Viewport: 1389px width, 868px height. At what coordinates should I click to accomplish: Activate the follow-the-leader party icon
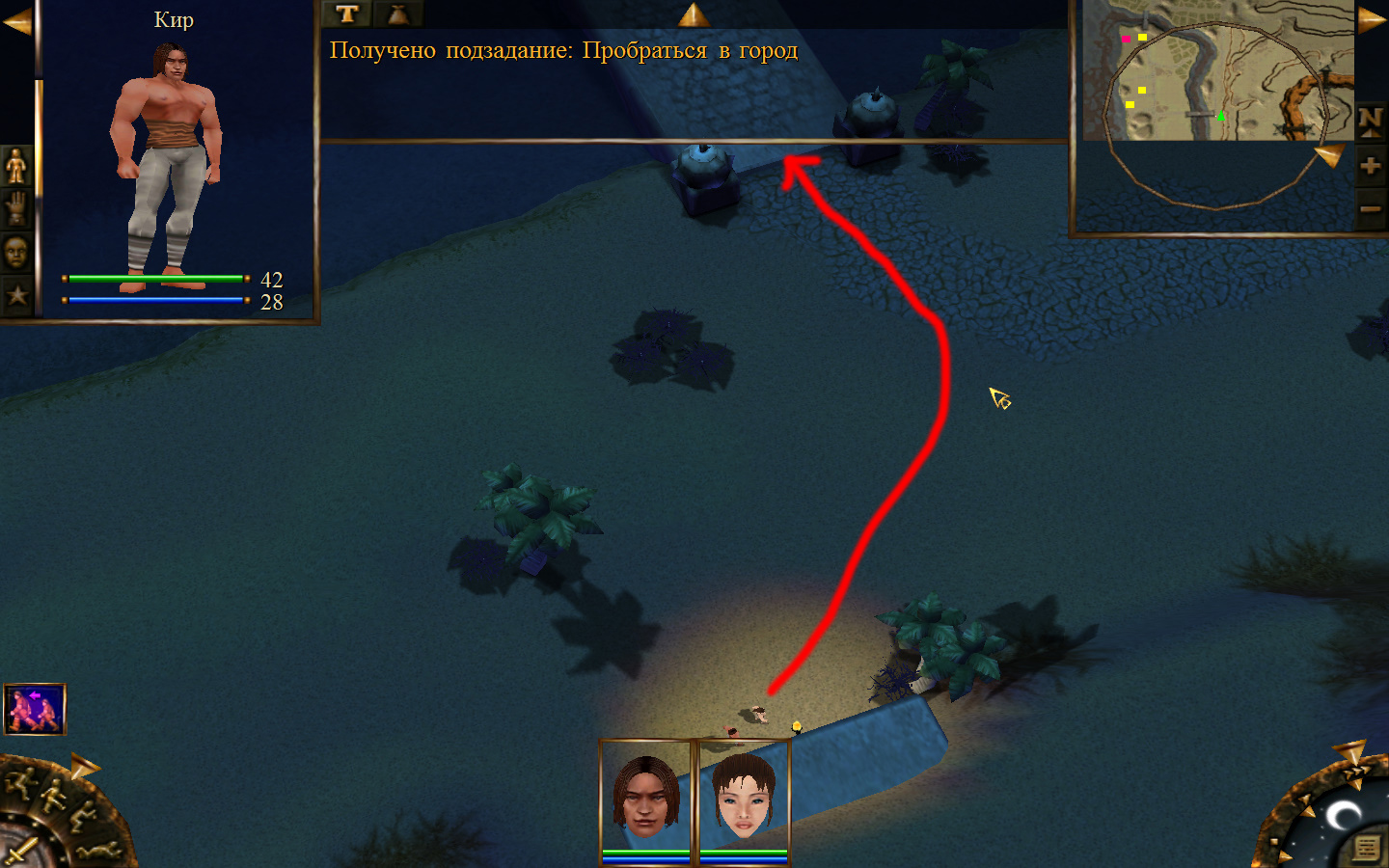coord(35,709)
